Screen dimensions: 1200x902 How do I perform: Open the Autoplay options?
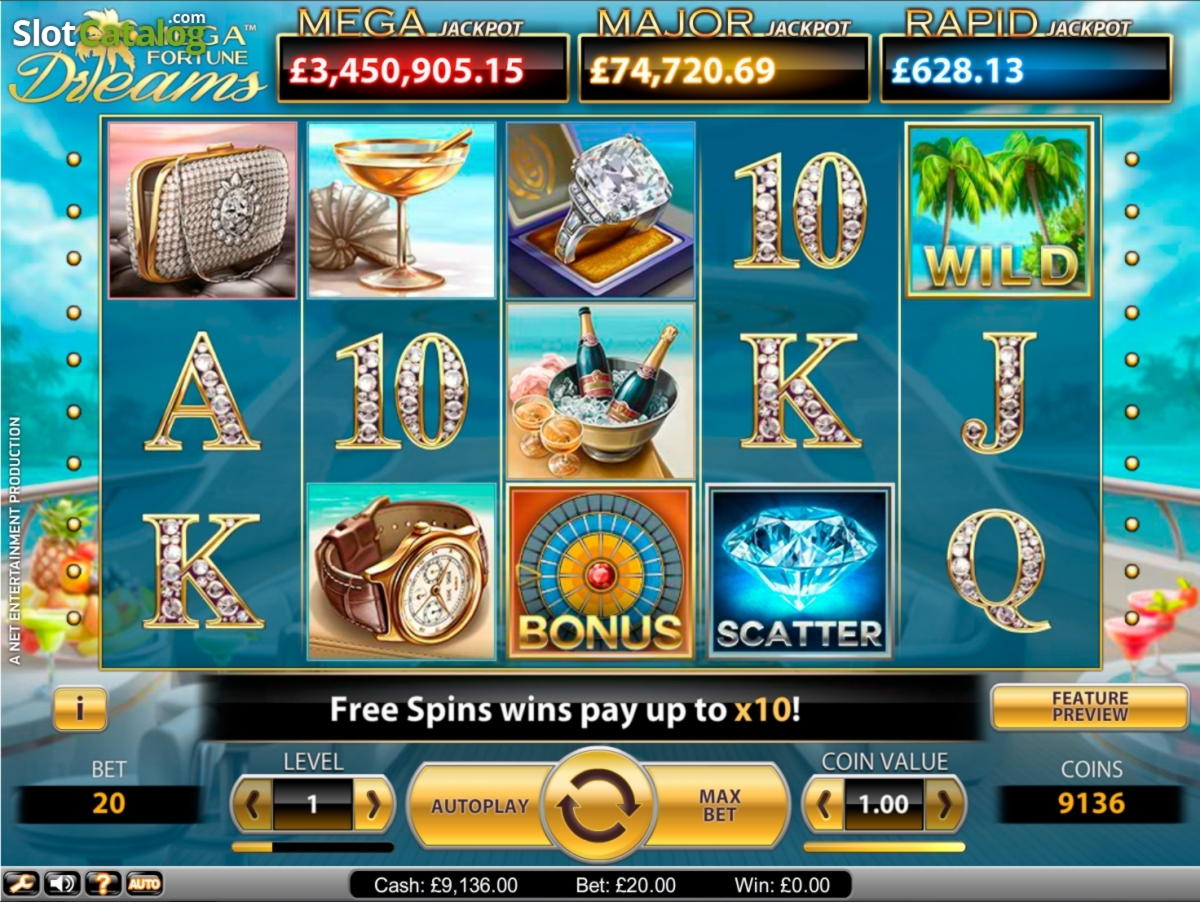[x=480, y=806]
